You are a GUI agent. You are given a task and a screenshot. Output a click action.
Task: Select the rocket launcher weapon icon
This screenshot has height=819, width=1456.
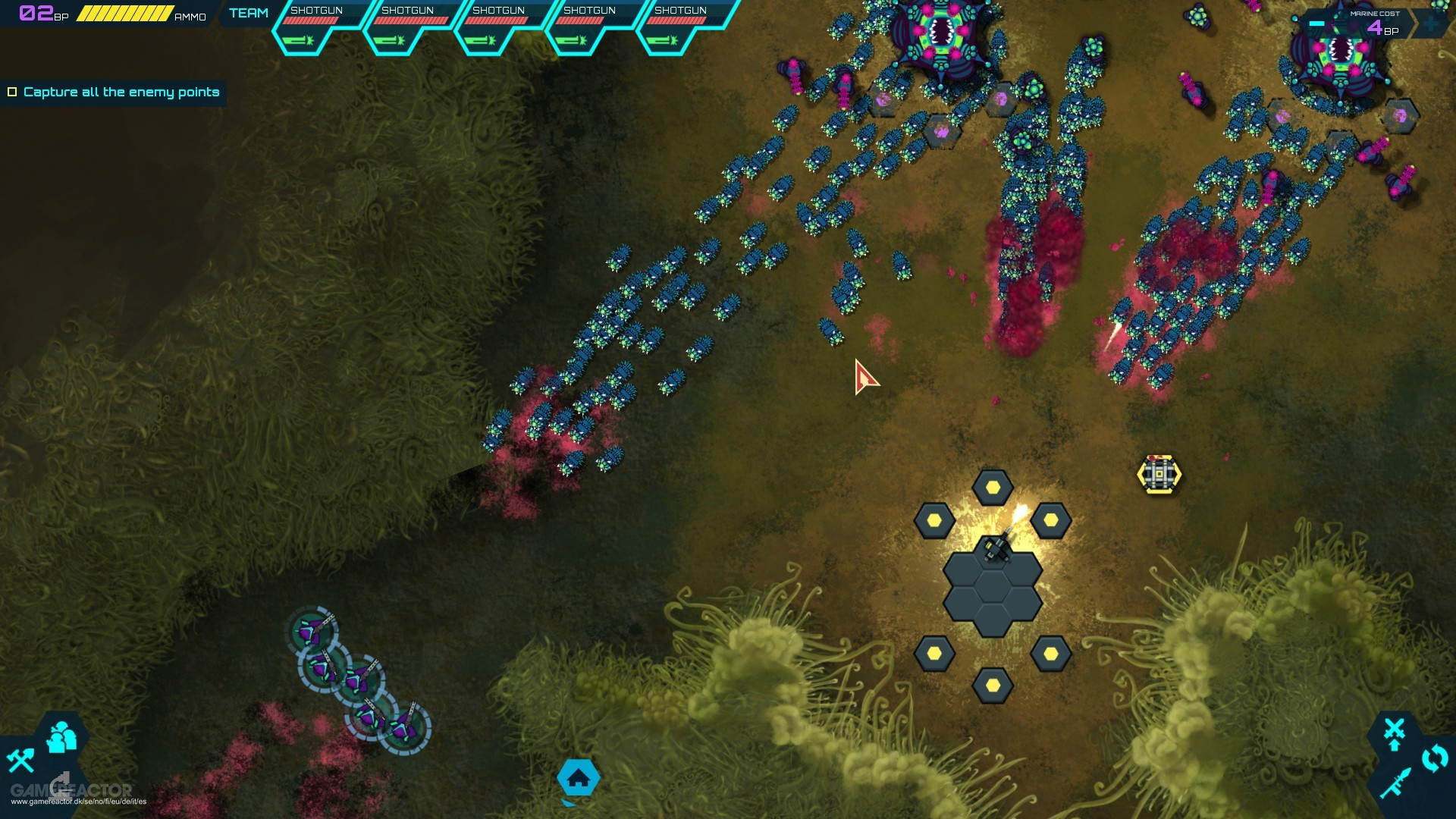coord(1395,783)
